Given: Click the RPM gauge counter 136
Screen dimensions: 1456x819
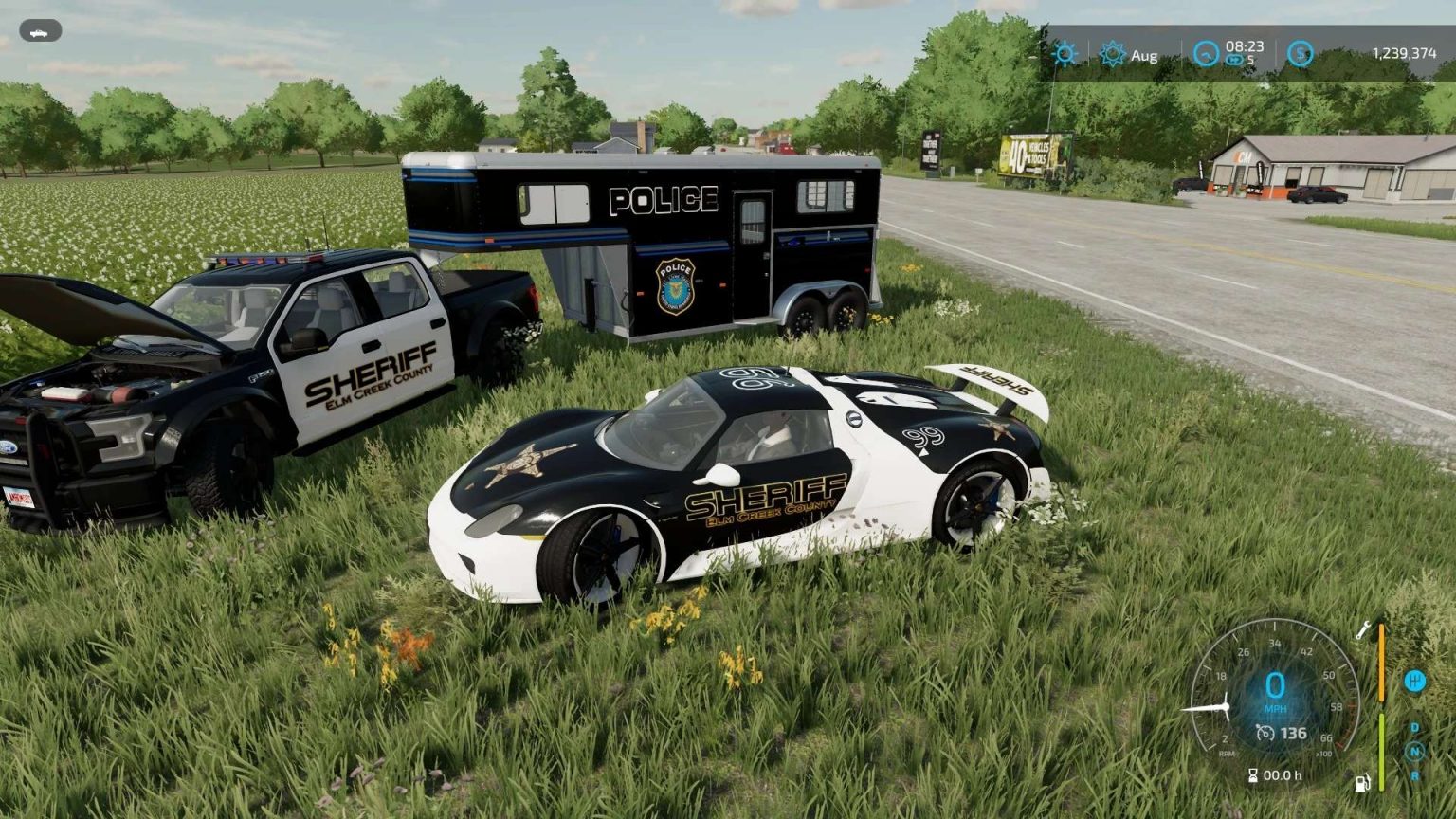Looking at the screenshot, I should click(x=1282, y=732).
